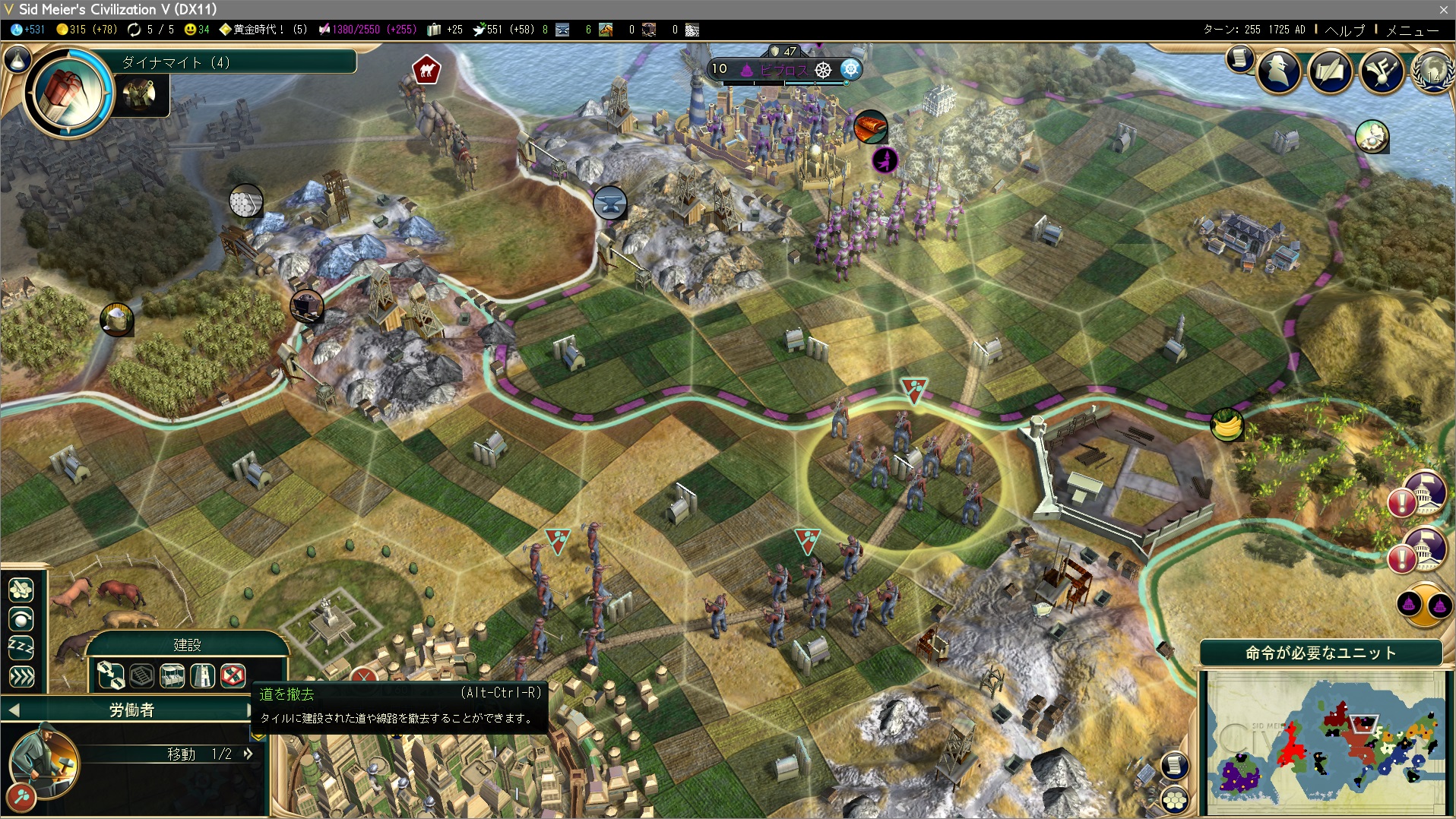This screenshot has height=819, width=1456.
Task: Put the worker to sleep
Action: pyautogui.click(x=21, y=647)
